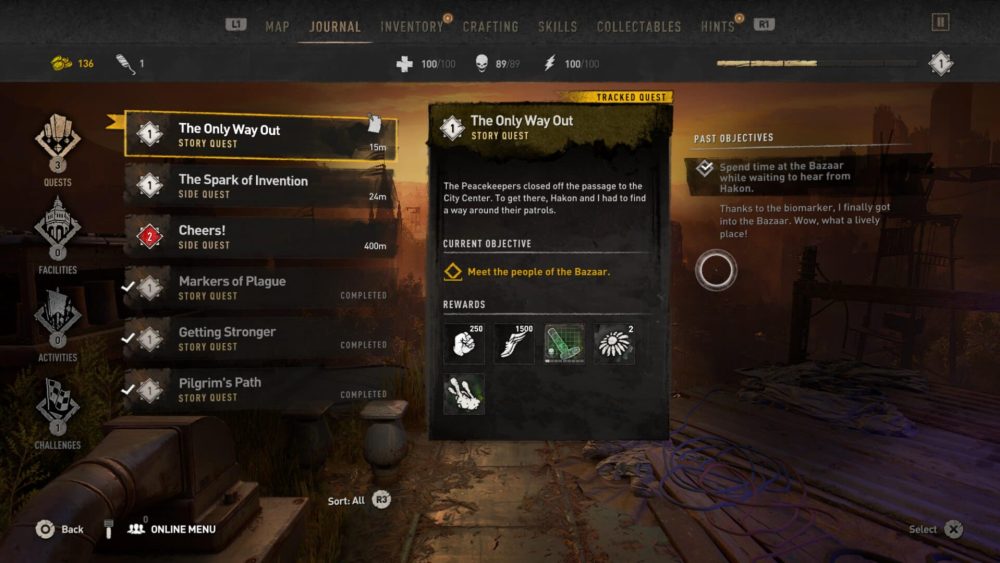
Task: Open the completed Markers of Plague quest
Action: 260,287
